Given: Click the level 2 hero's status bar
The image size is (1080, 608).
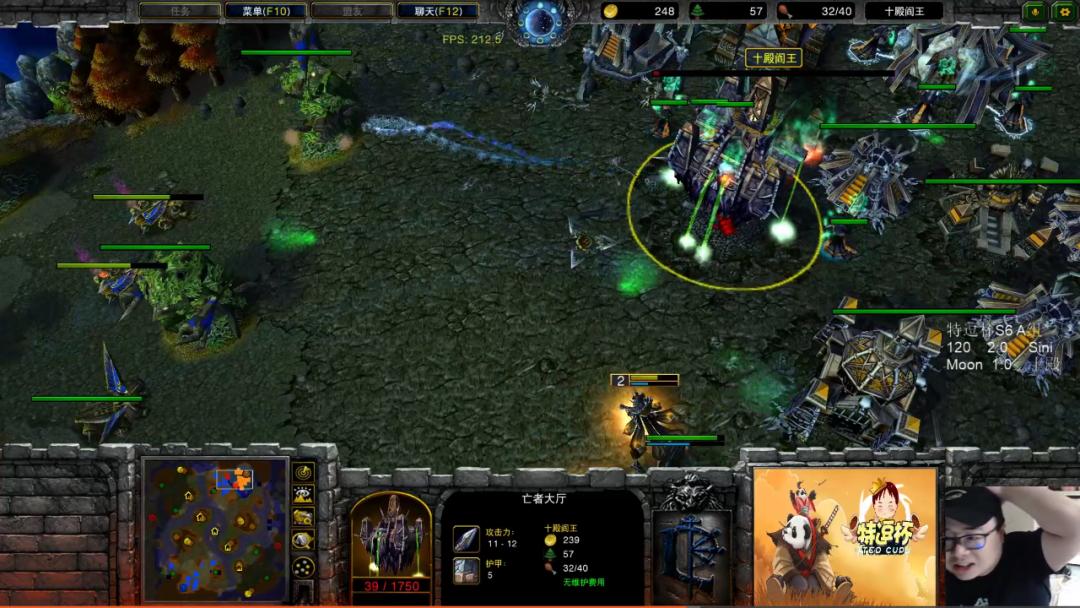Looking at the screenshot, I should (646, 380).
